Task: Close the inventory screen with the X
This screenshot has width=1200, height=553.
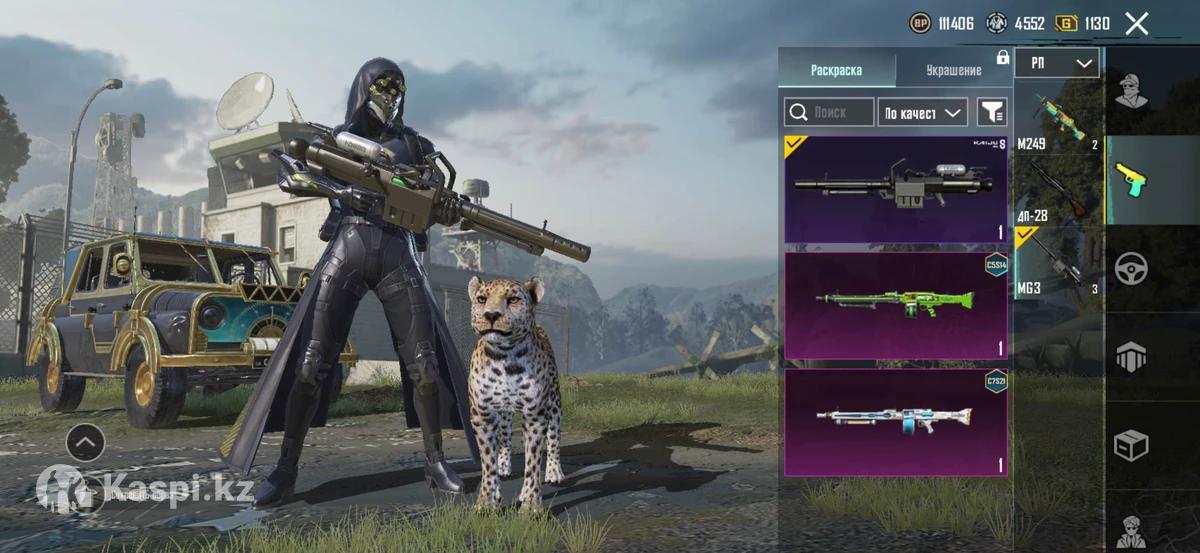Action: [x=1136, y=24]
